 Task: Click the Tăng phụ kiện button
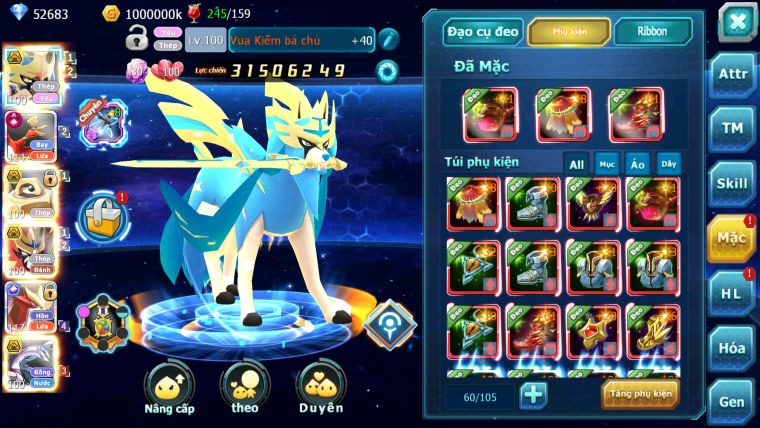(x=640, y=394)
